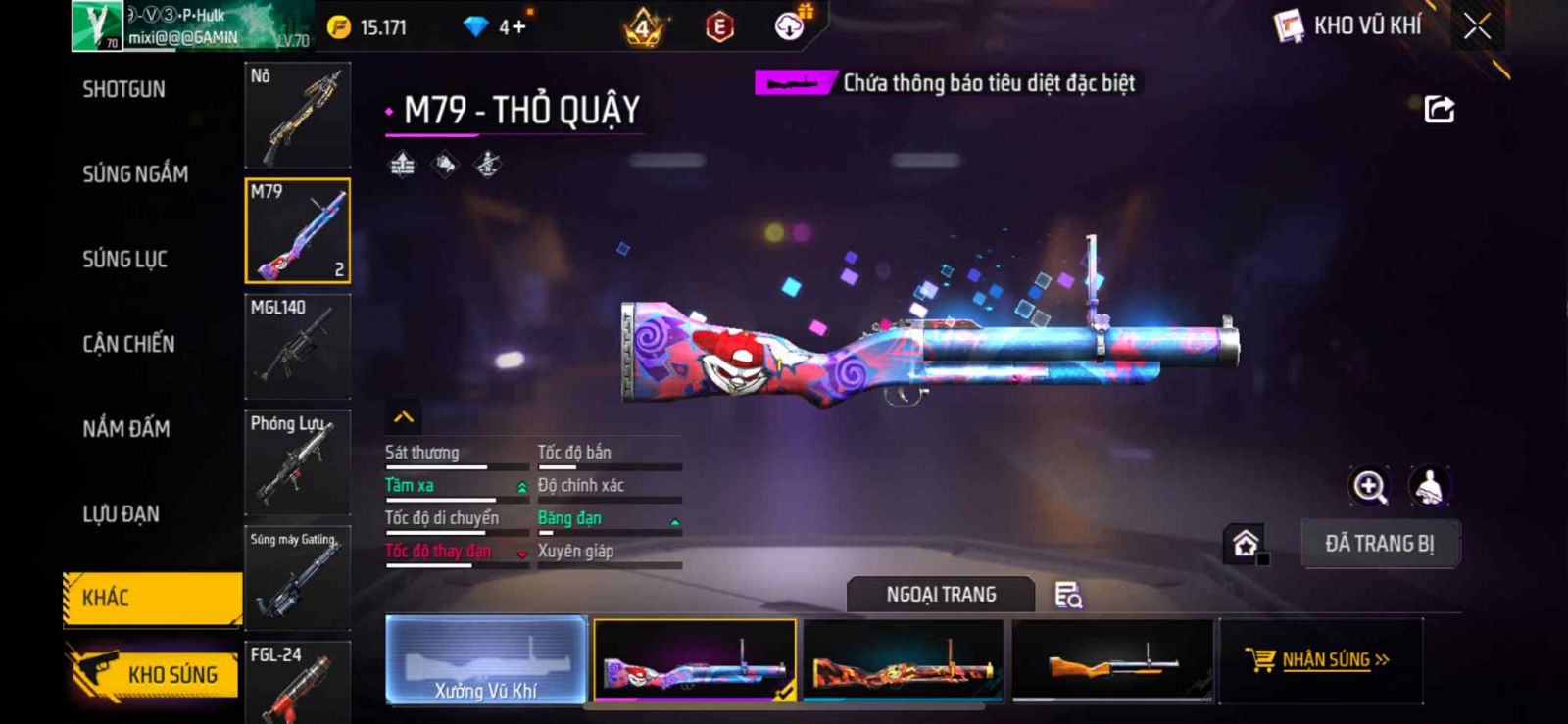Open the Xưởng Vũ Khí workshop tile
Image resolution: width=1568 pixels, height=724 pixels.
[x=486, y=660]
